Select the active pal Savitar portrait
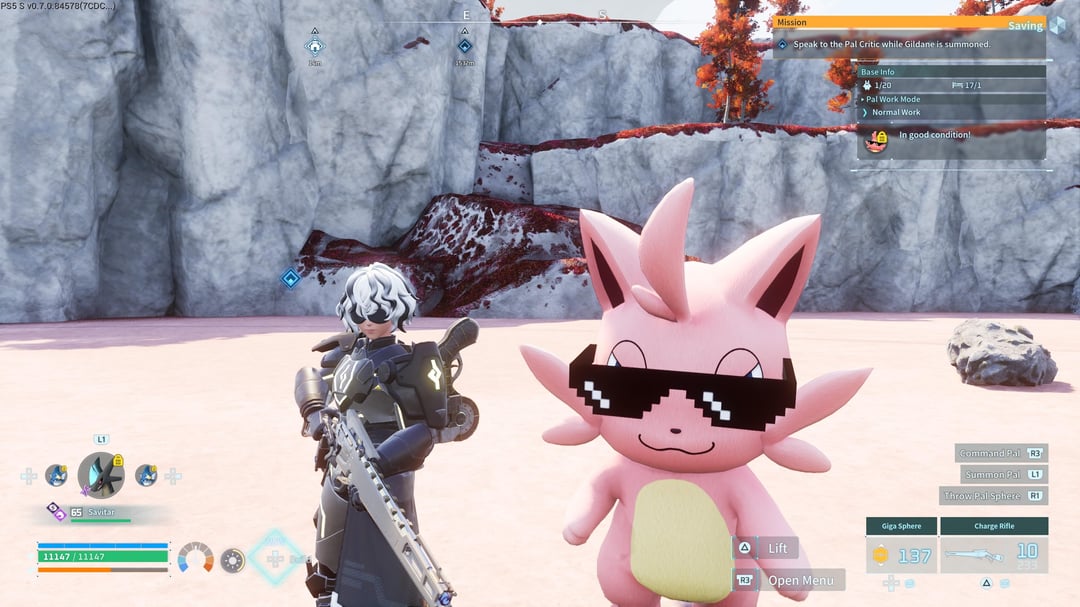The width and height of the screenshot is (1080, 607). pos(101,475)
